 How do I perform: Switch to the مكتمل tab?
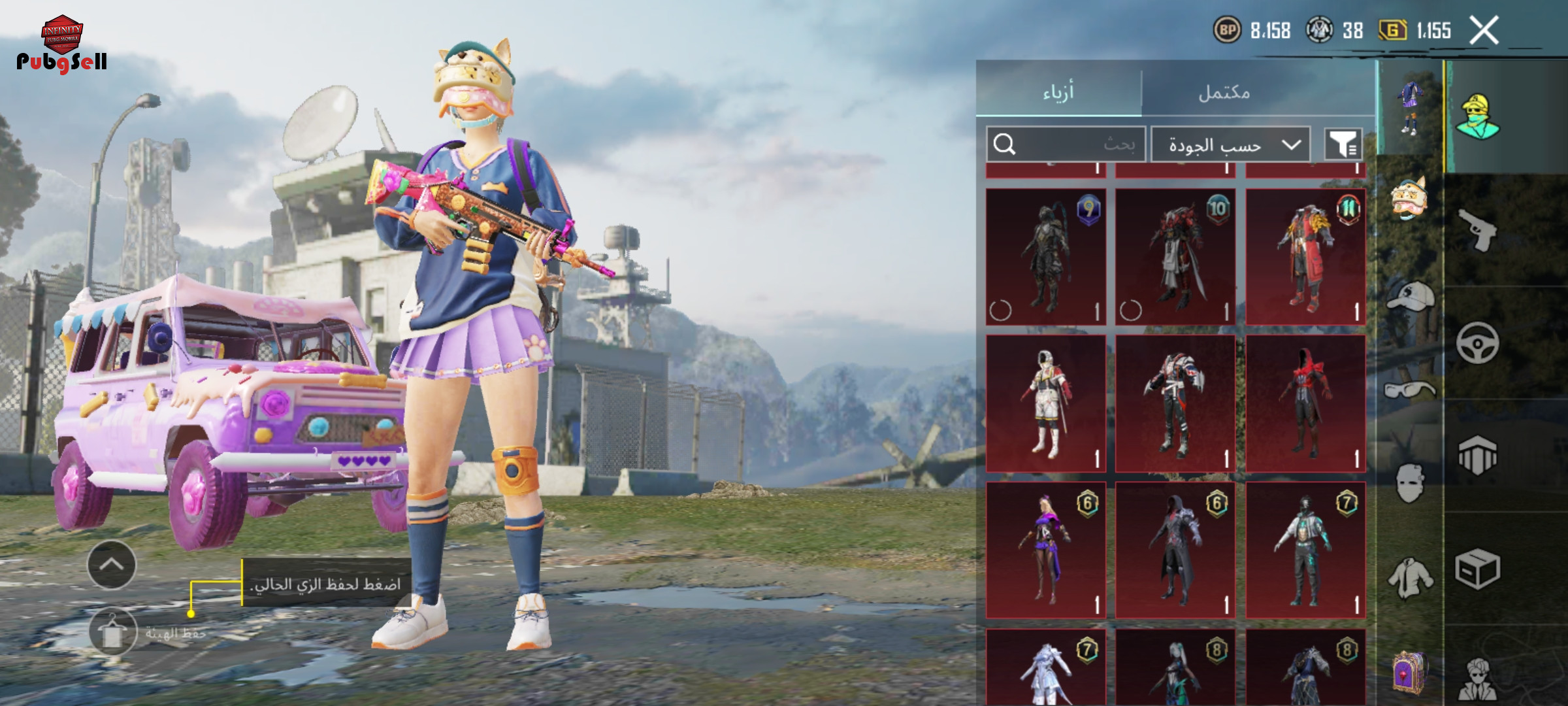click(x=1224, y=92)
